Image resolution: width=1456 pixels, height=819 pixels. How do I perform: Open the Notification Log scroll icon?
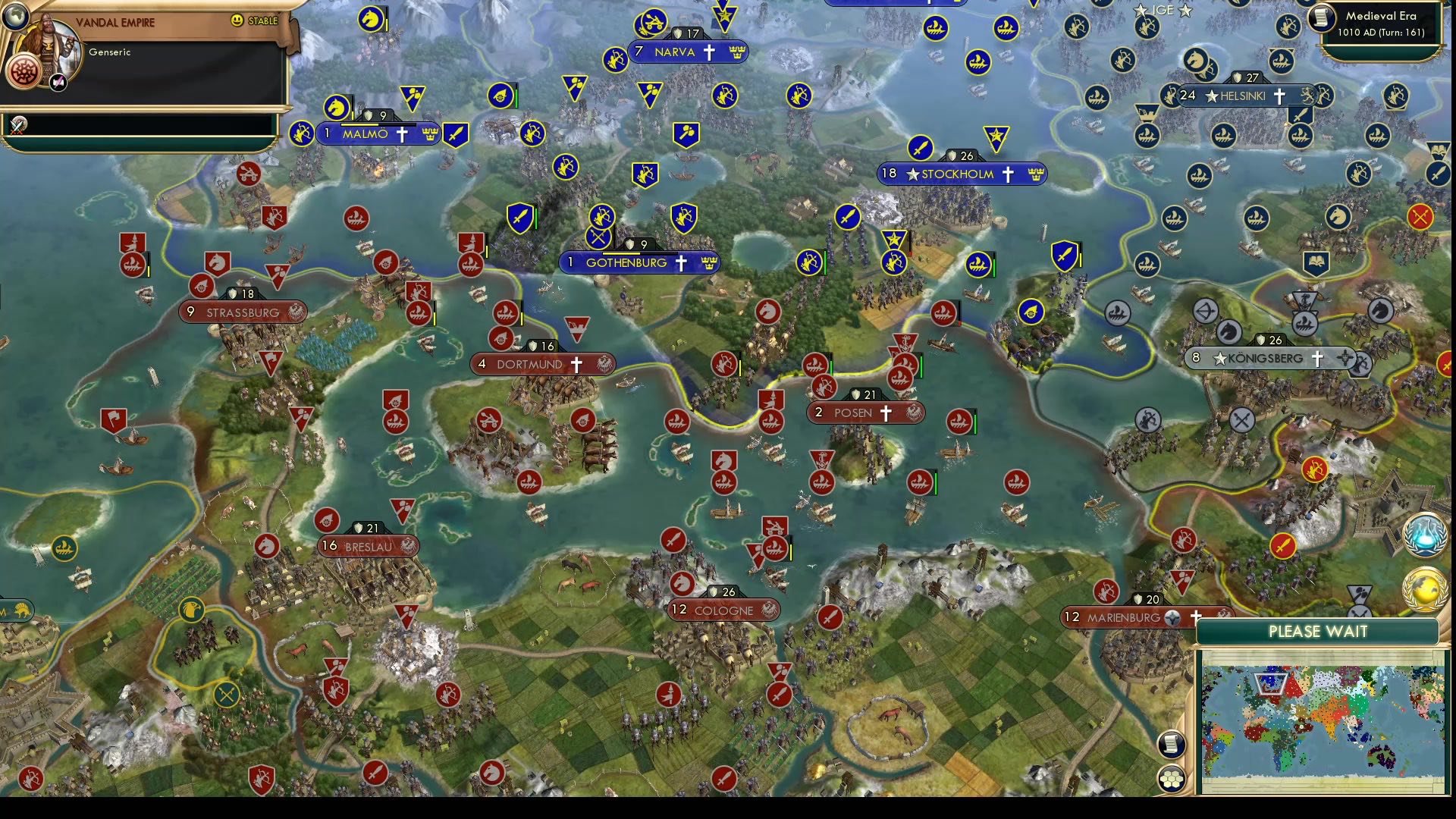(1172, 745)
